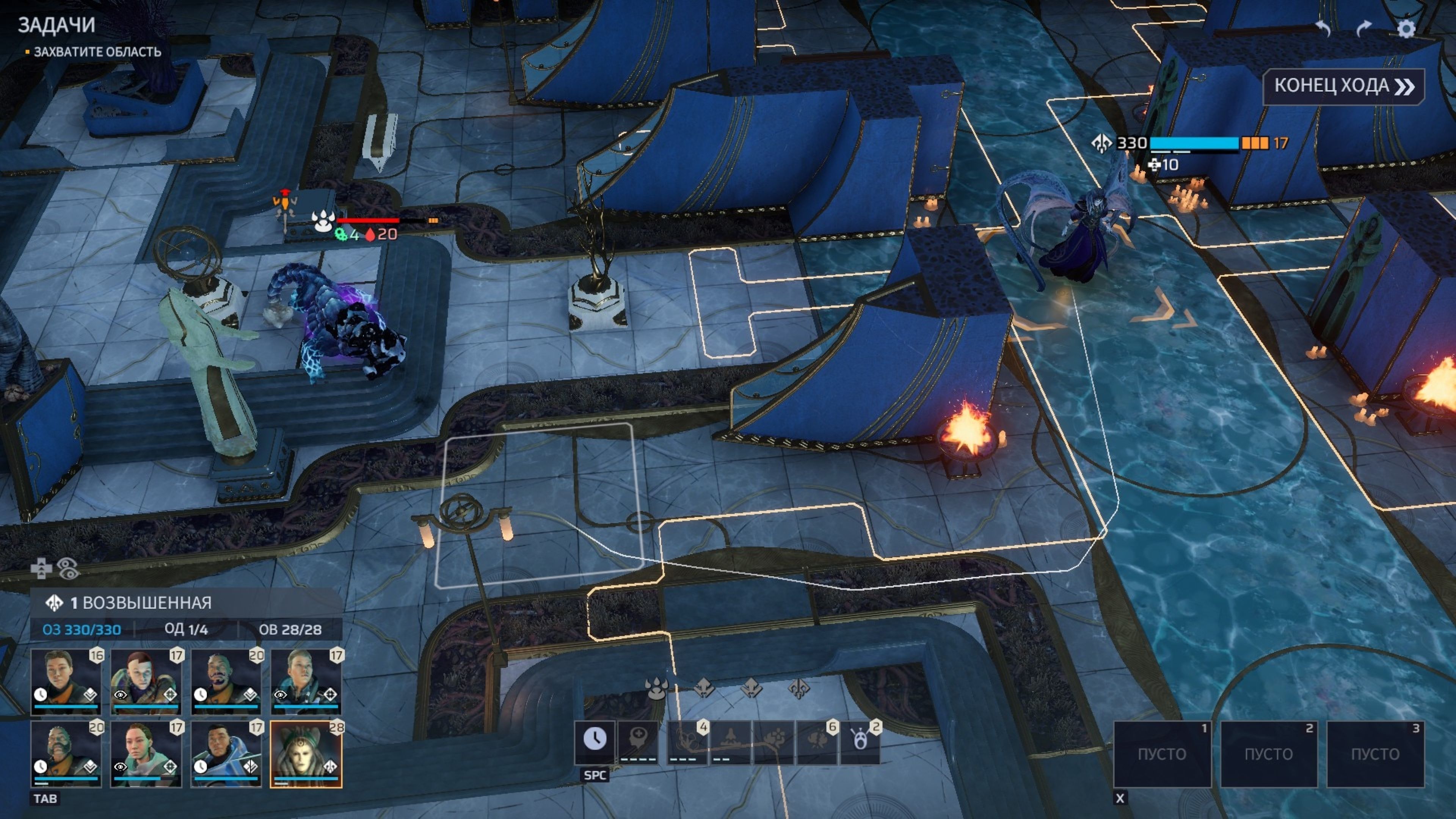
Task: Click the Задачи objectives header
Action: click(x=56, y=25)
